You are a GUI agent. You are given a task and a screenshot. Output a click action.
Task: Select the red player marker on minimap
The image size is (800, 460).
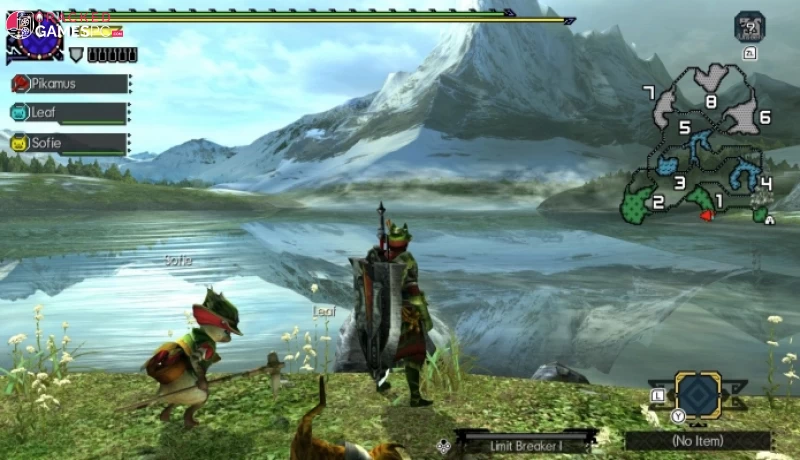tap(707, 214)
